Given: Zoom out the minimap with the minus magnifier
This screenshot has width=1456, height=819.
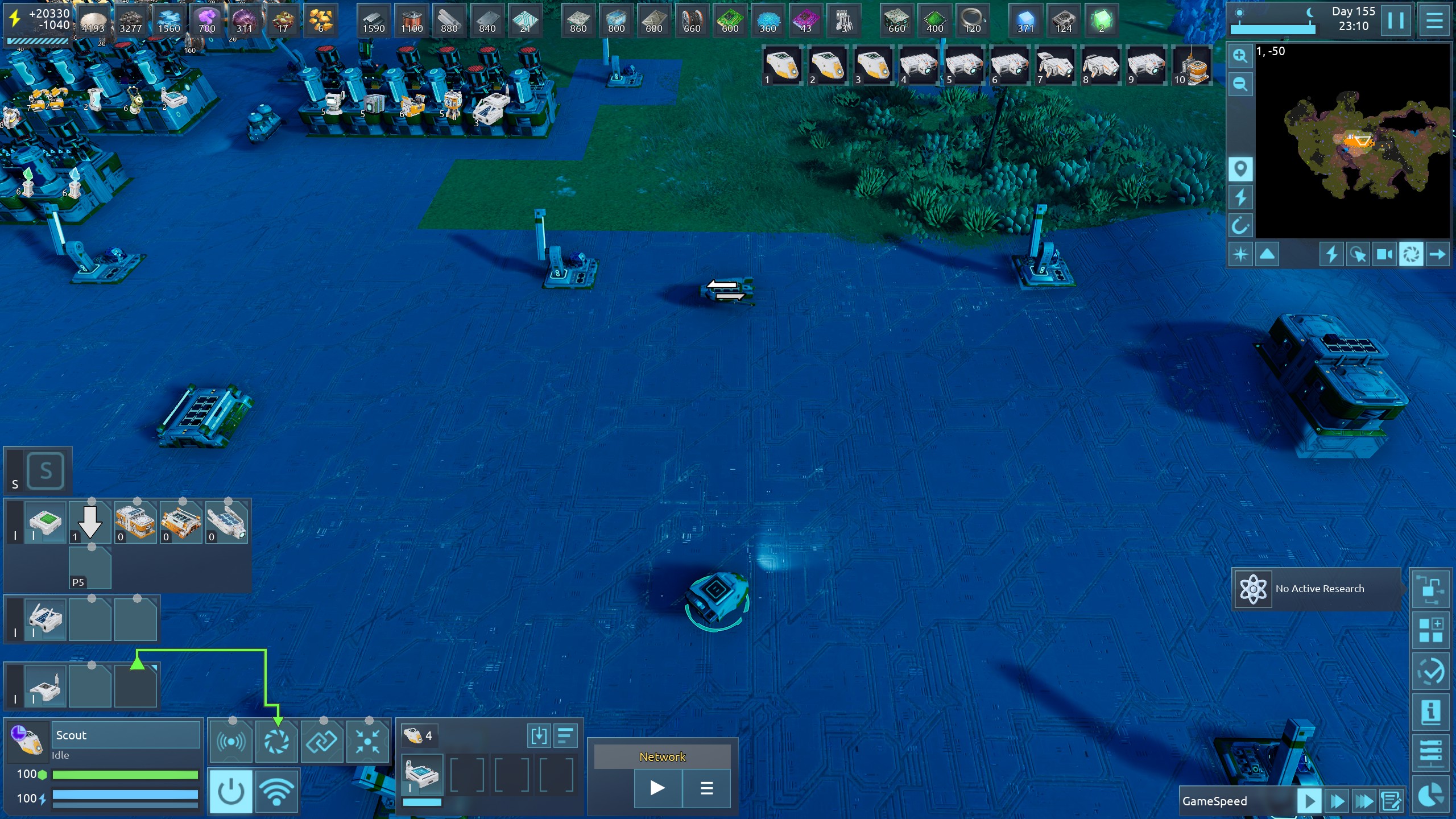Looking at the screenshot, I should (x=1240, y=85).
